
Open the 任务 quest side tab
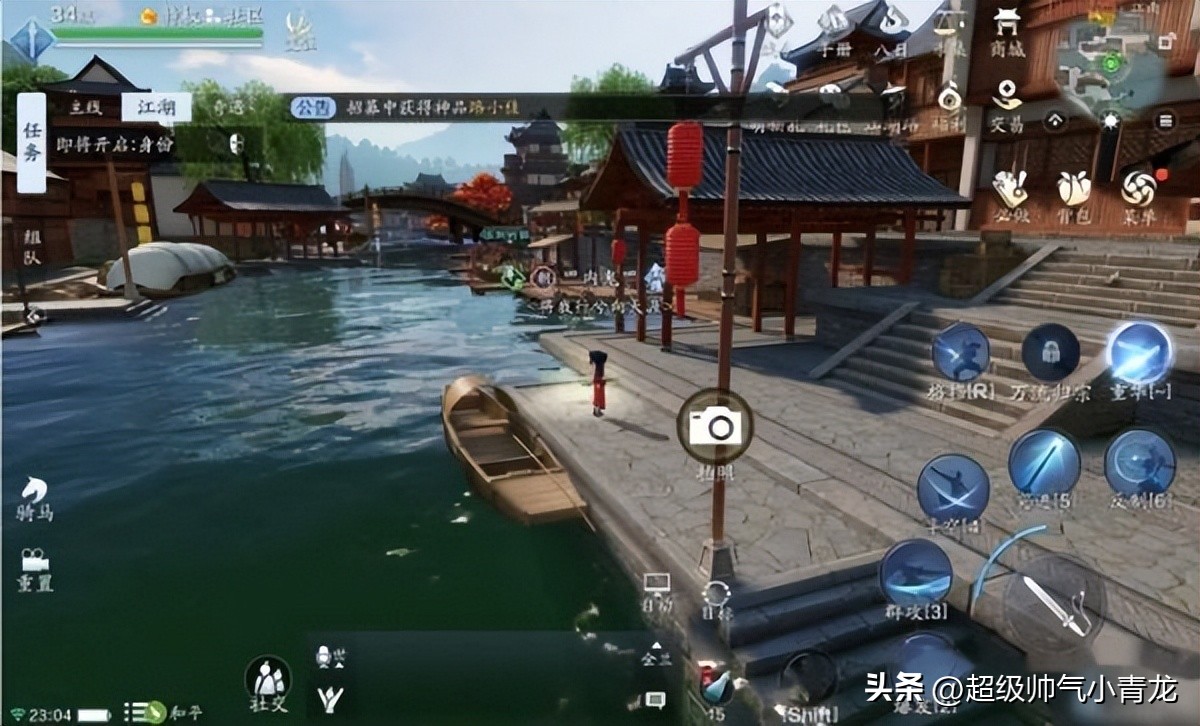tap(32, 142)
